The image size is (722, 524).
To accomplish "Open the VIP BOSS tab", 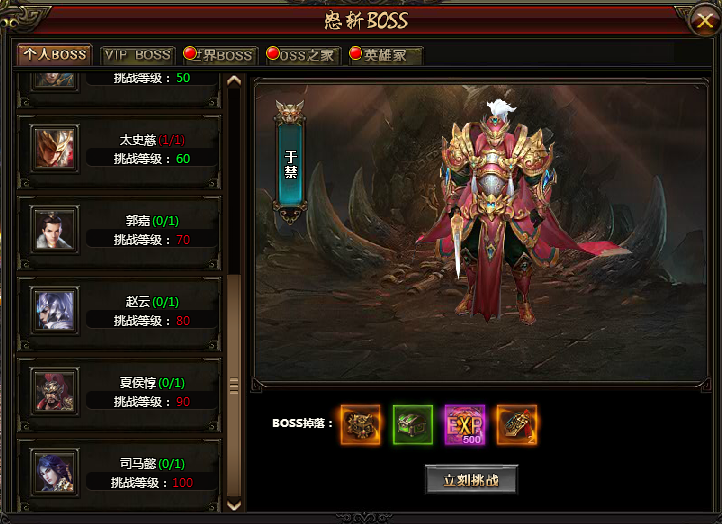I will point(138,55).
